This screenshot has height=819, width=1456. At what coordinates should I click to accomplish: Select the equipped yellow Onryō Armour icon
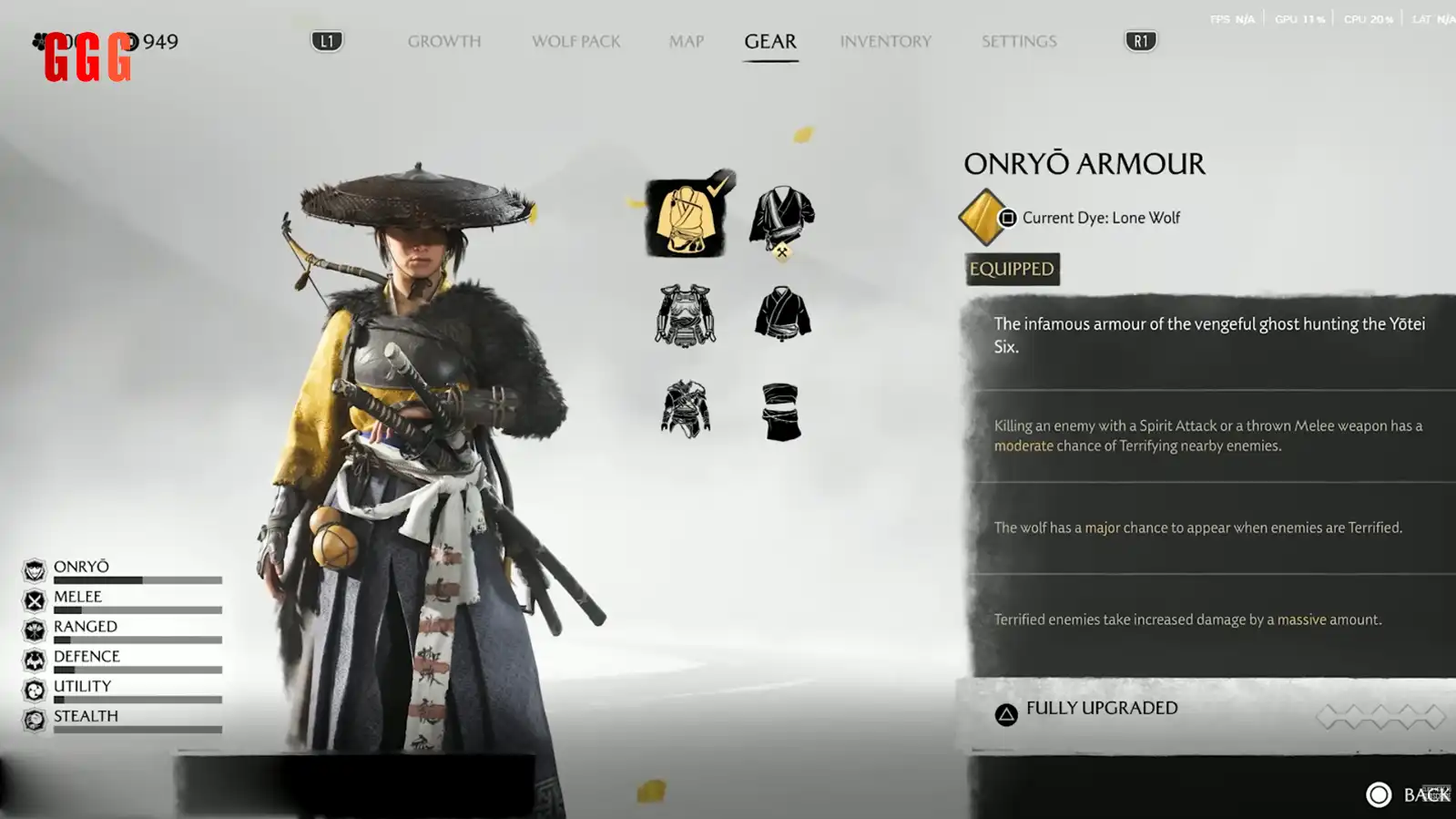point(686,219)
